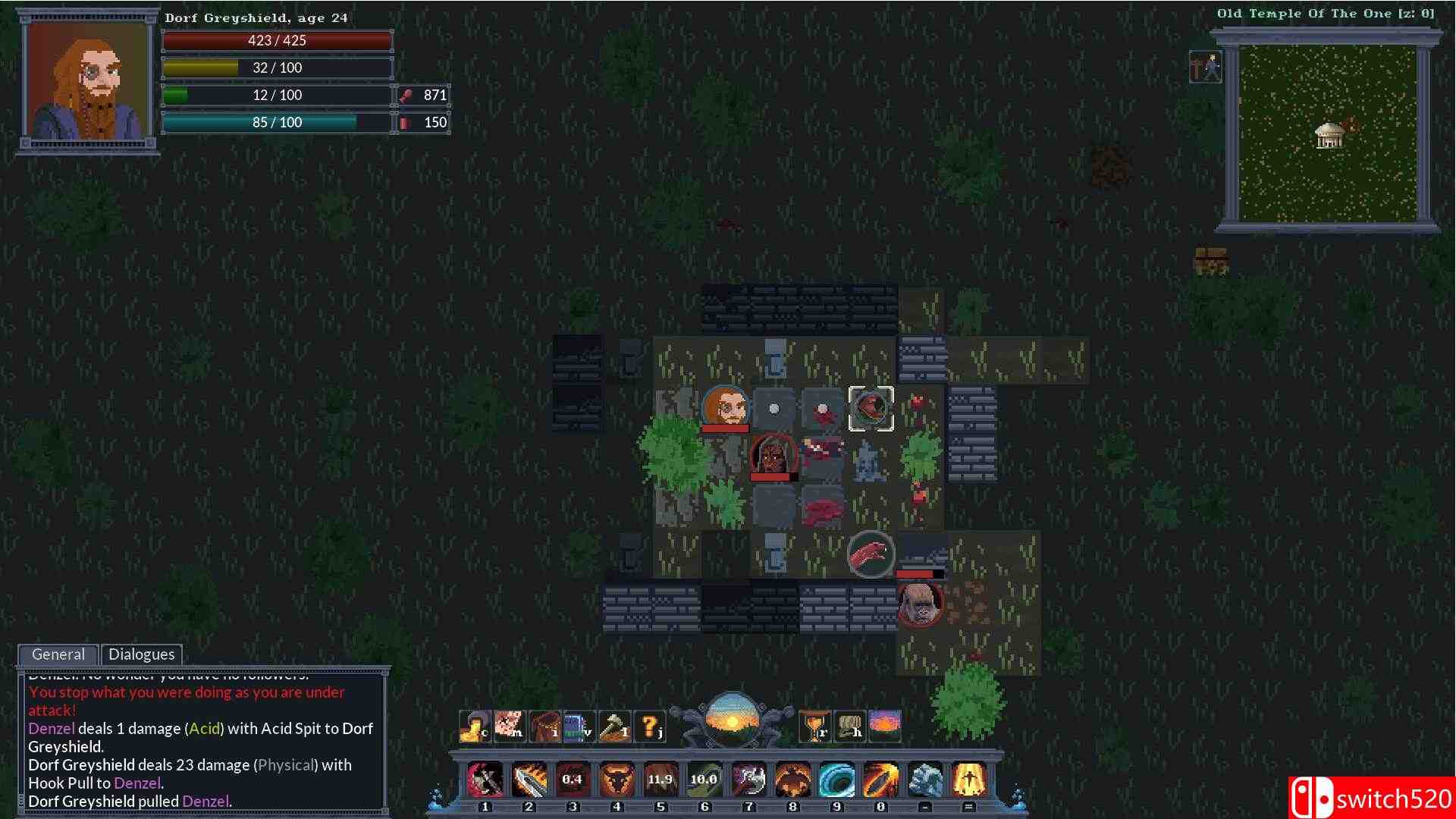1456x819 pixels.
Task: Open the history icon labeled 'h'
Action: tap(851, 724)
